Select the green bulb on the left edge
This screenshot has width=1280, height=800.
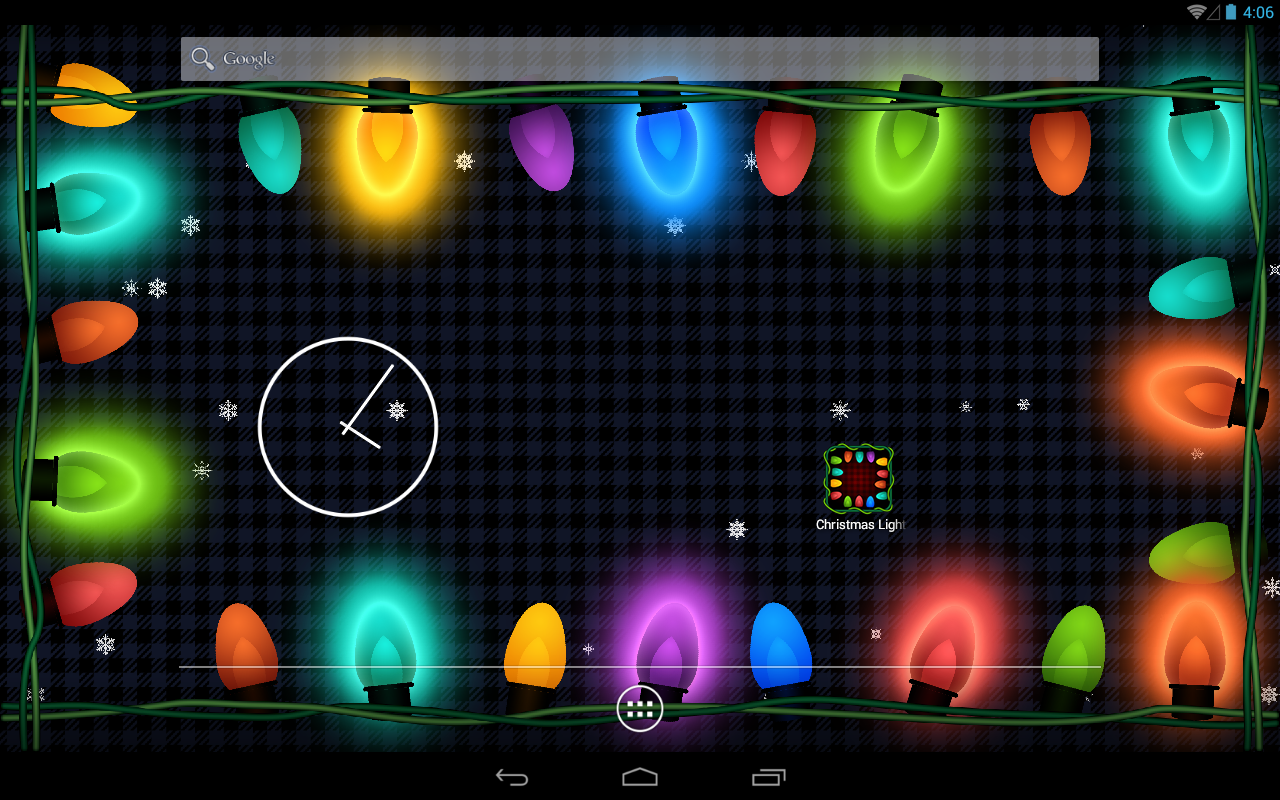(85, 480)
